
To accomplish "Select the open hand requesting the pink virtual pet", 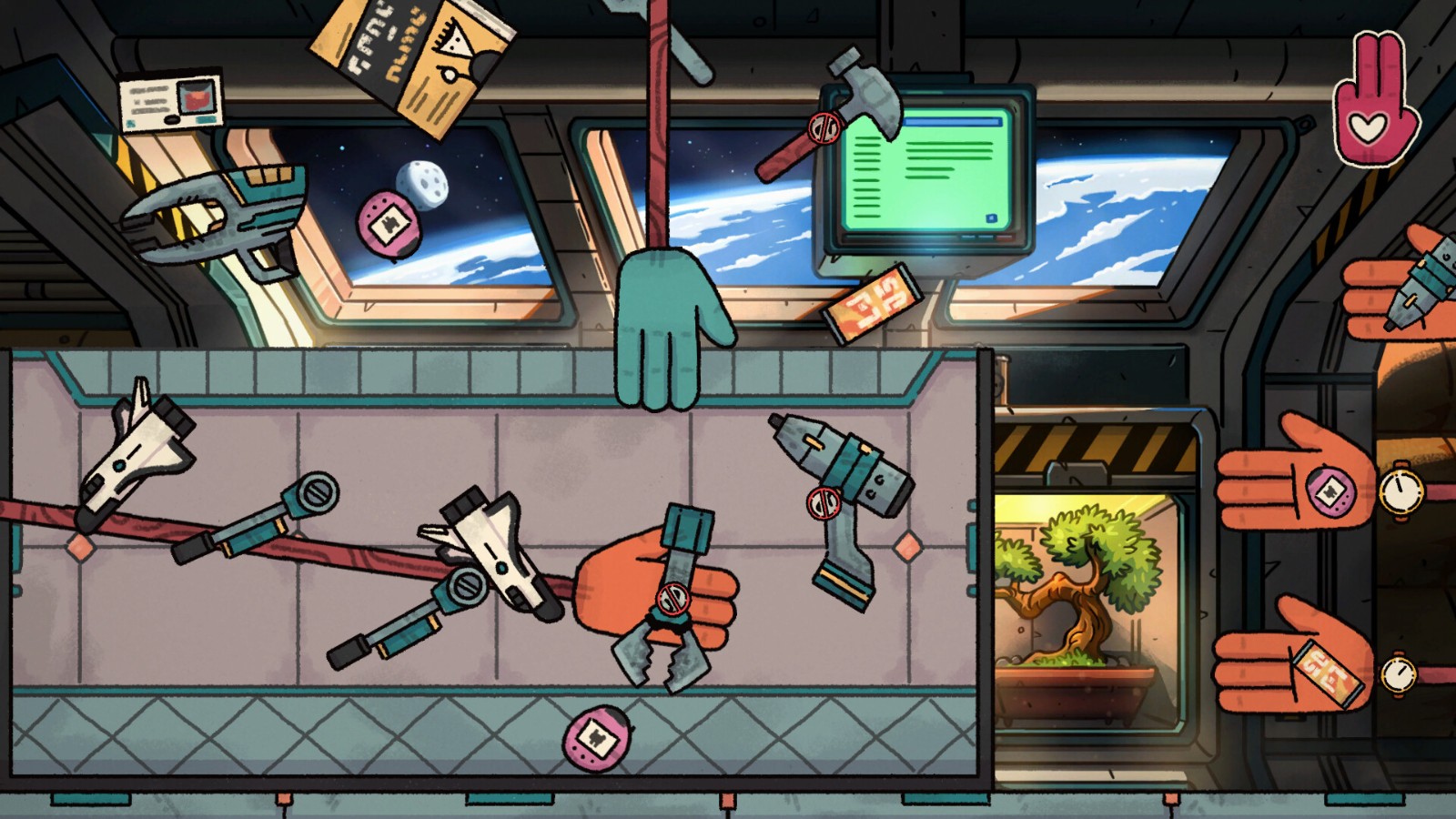I will 1297,480.
